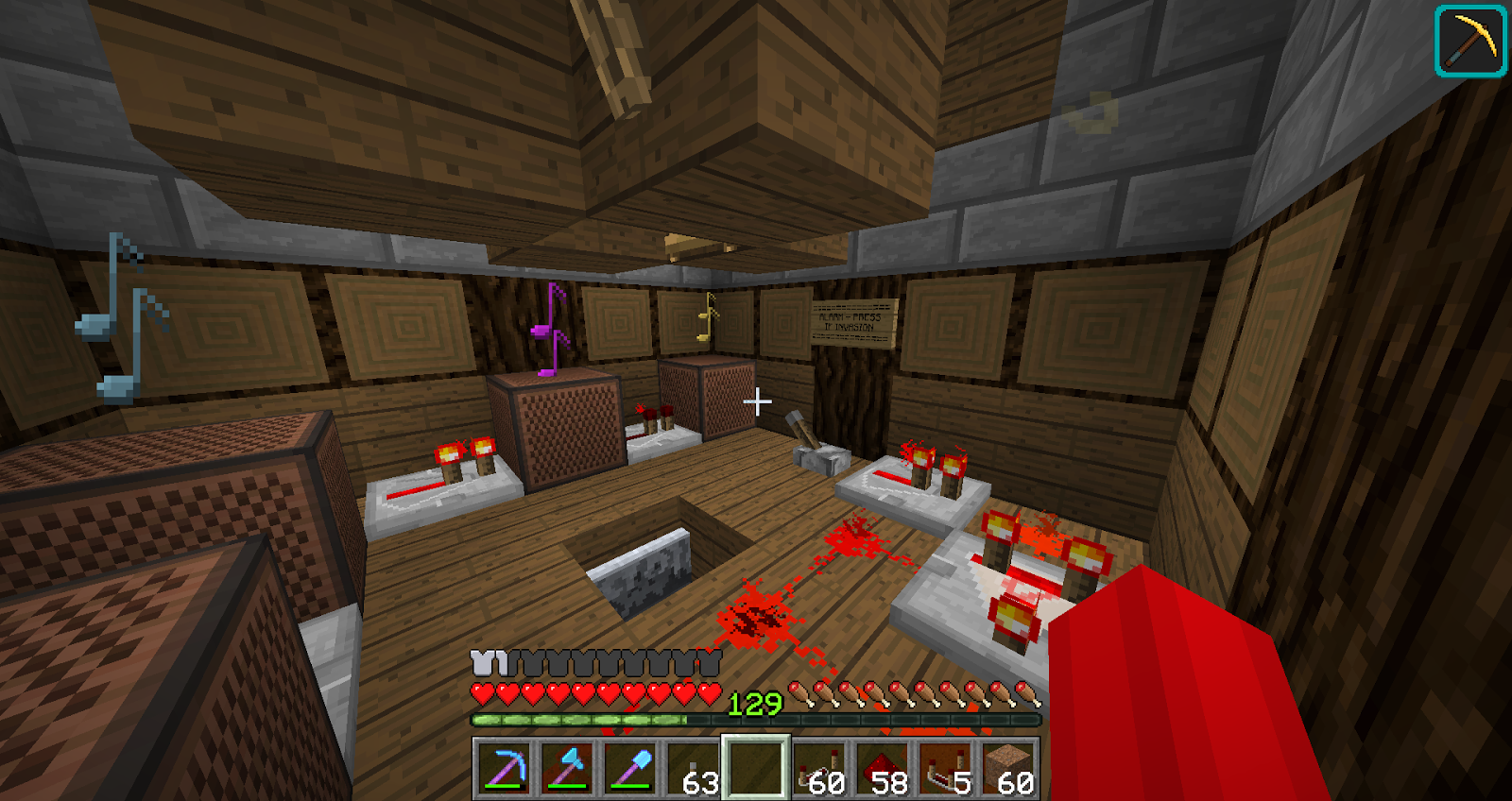Click the leftmost heart in the health bar
The width and height of the screenshot is (1512, 801).
click(x=480, y=692)
